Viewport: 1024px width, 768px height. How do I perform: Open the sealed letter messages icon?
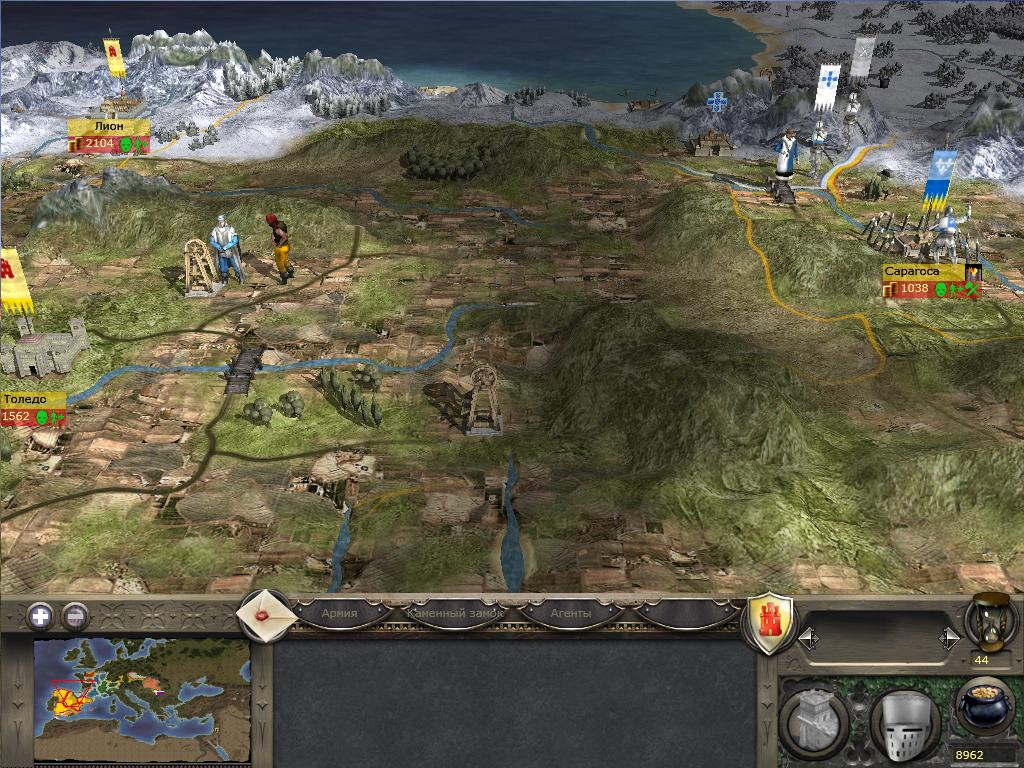coord(265,615)
